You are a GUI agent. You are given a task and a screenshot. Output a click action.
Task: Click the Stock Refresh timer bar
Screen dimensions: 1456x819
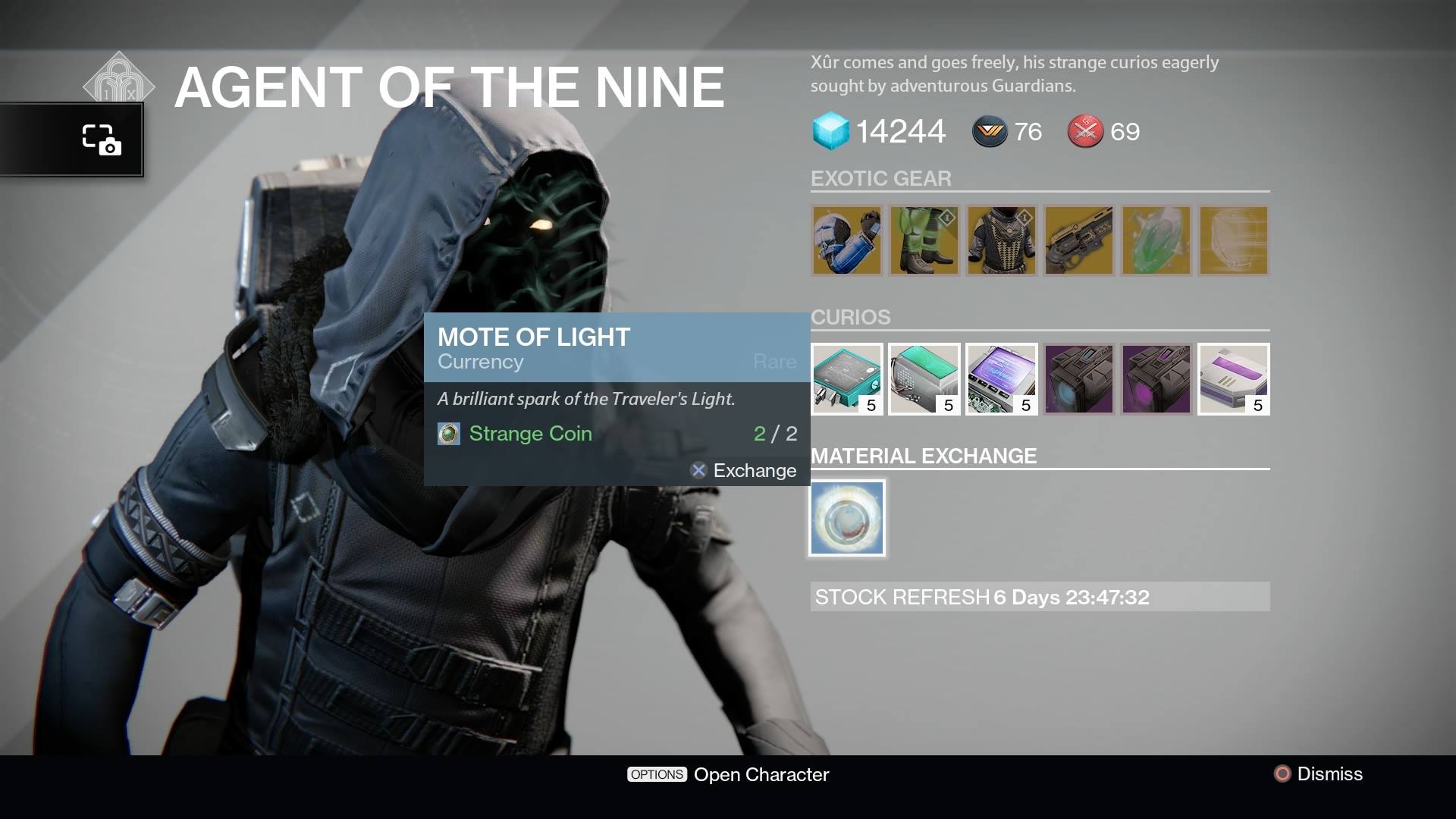[1039, 598]
